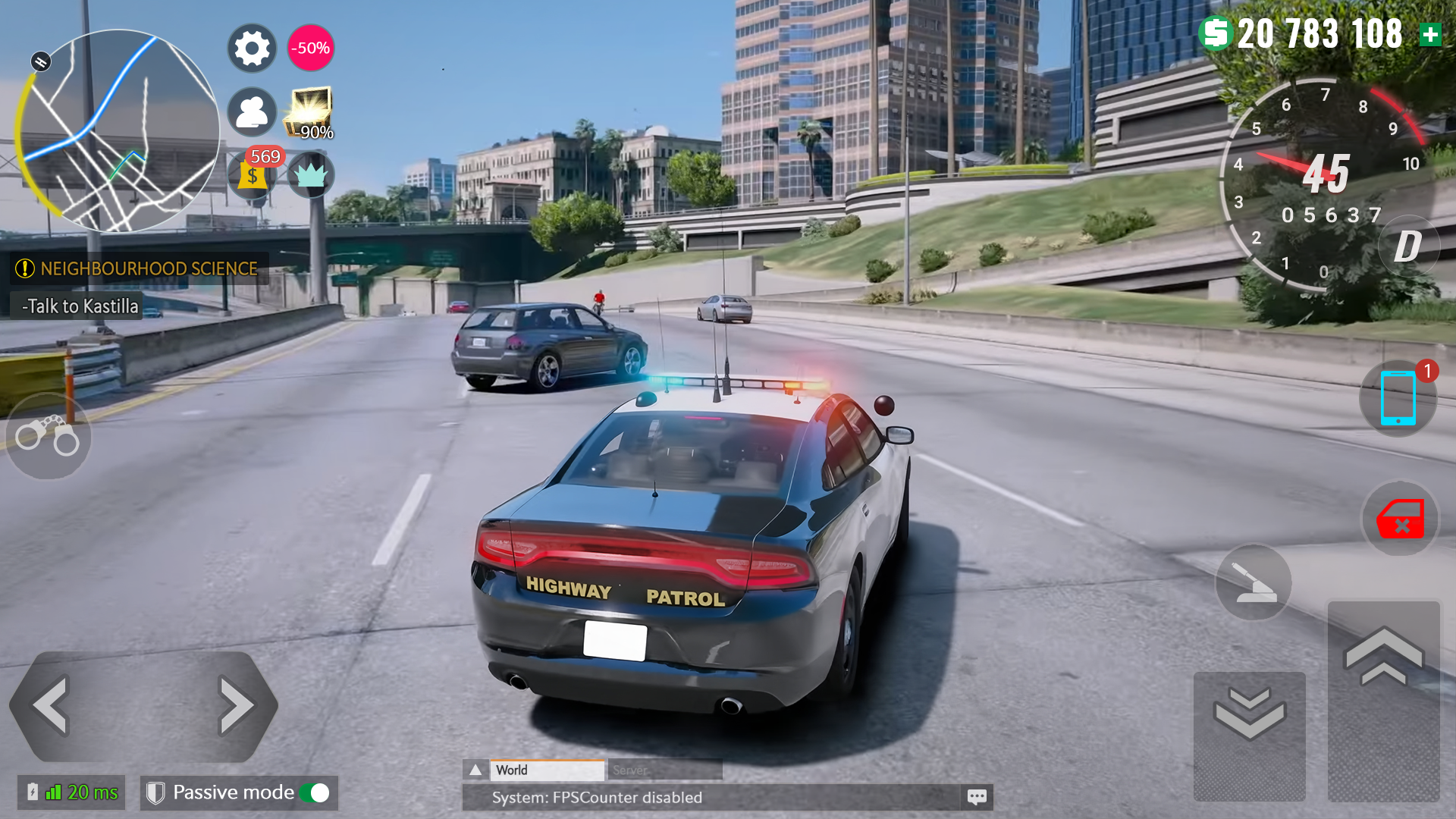Exit the vehicle via red door icon
This screenshot has height=819, width=1456.
click(x=1399, y=519)
